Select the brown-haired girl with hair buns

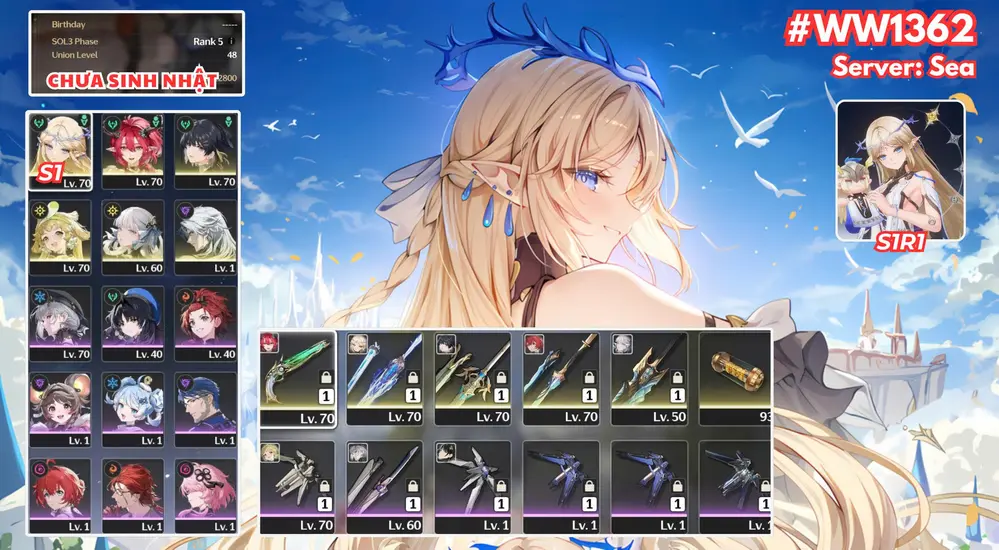(x=61, y=409)
